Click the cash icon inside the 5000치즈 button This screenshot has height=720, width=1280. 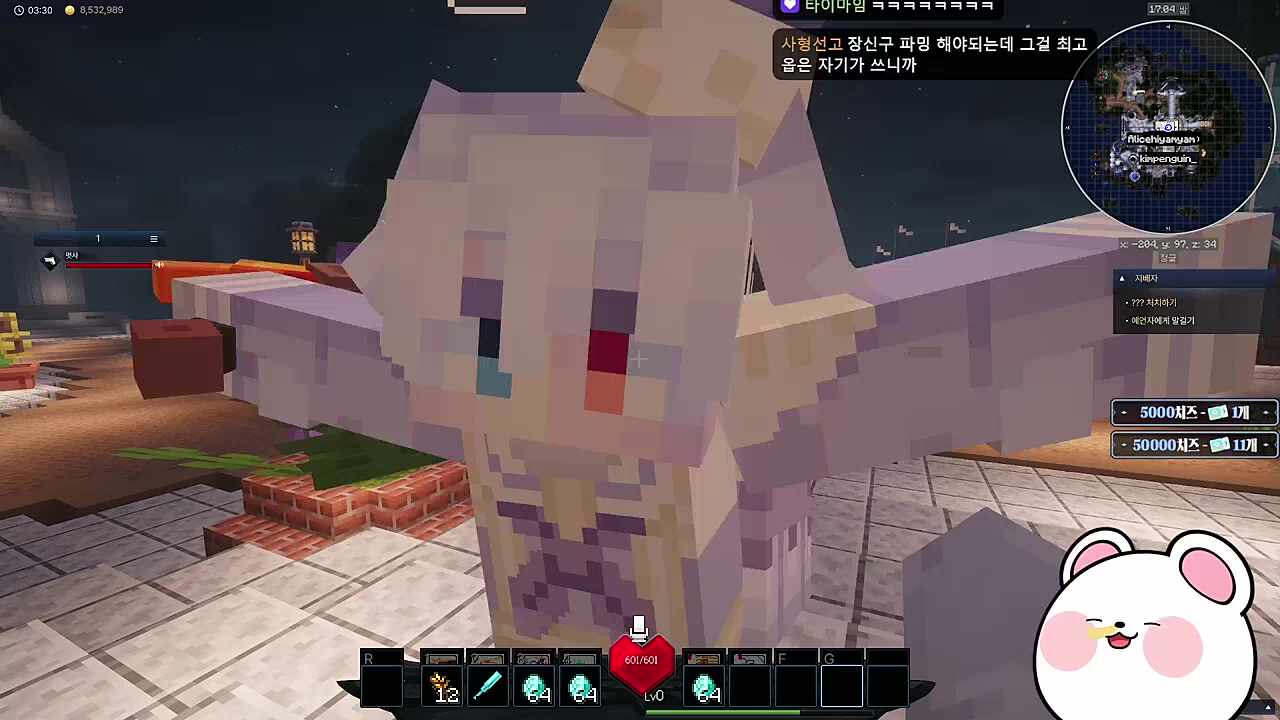1216,412
